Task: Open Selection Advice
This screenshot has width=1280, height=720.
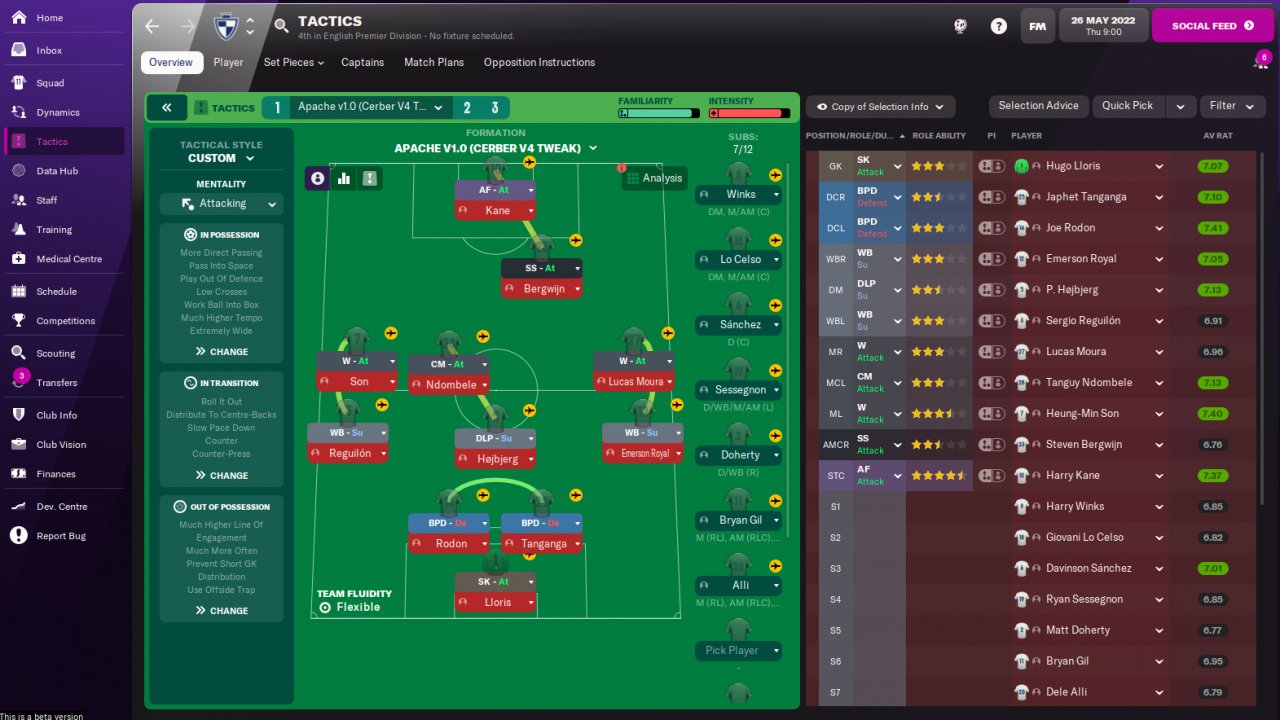Action: (1038, 106)
